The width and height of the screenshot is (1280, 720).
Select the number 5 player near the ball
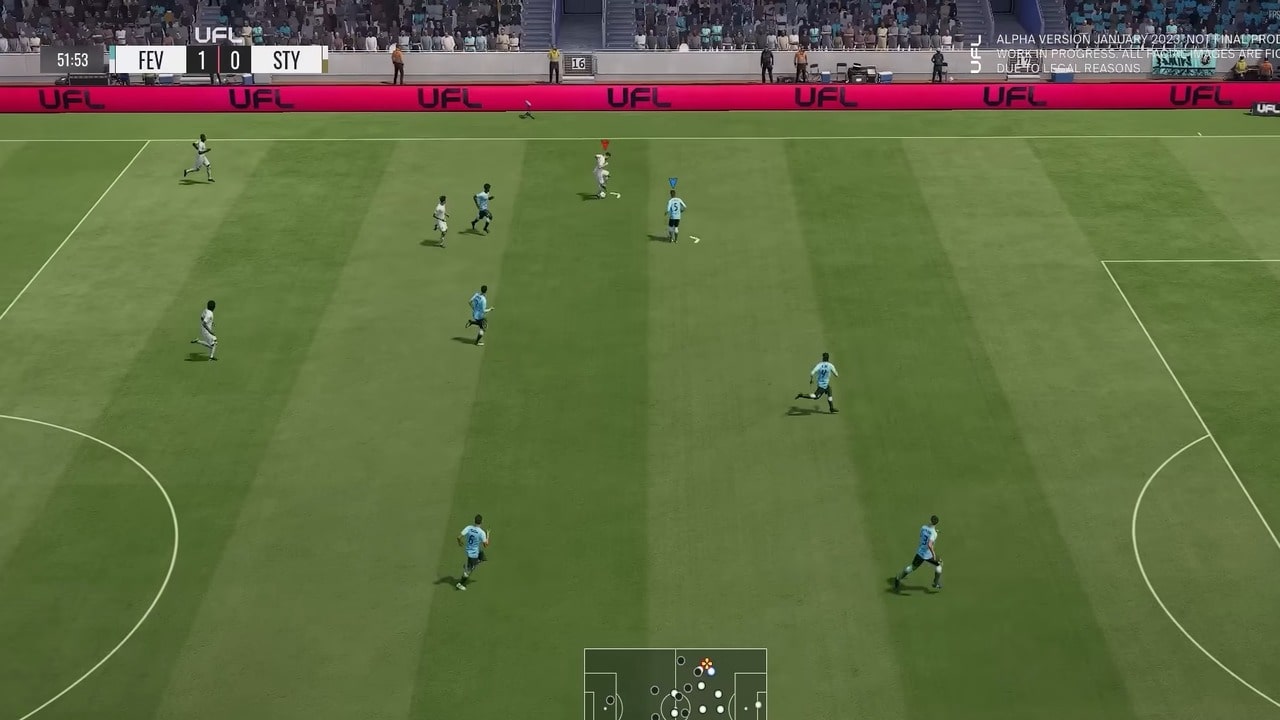[x=675, y=208]
